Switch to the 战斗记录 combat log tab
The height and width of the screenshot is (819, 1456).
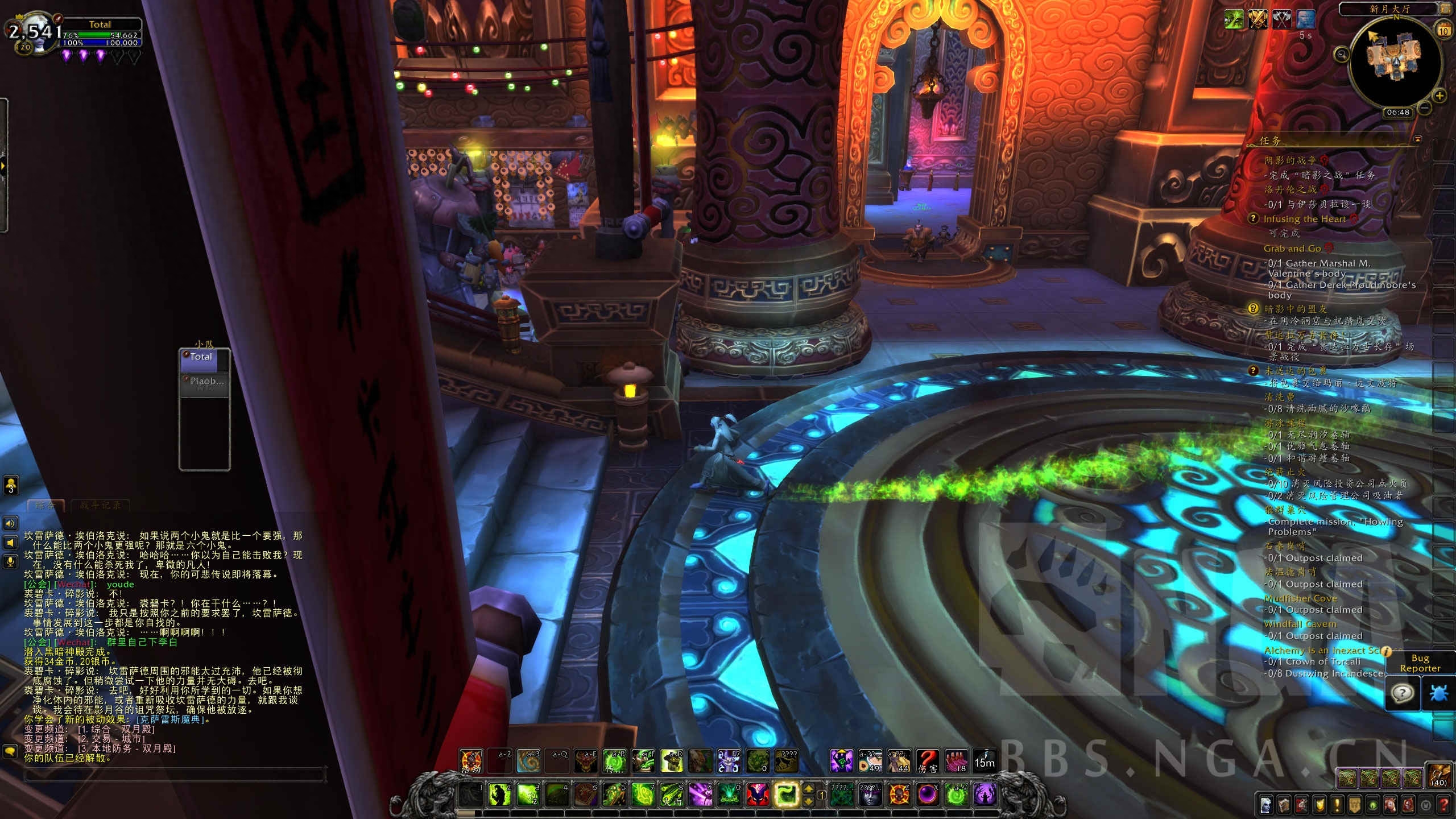pyautogui.click(x=101, y=505)
